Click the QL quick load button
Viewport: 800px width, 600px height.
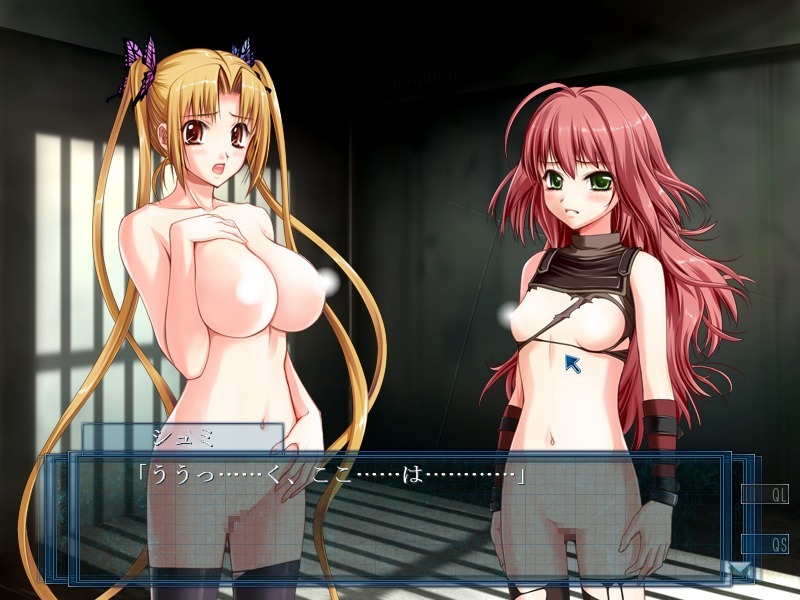point(765,494)
